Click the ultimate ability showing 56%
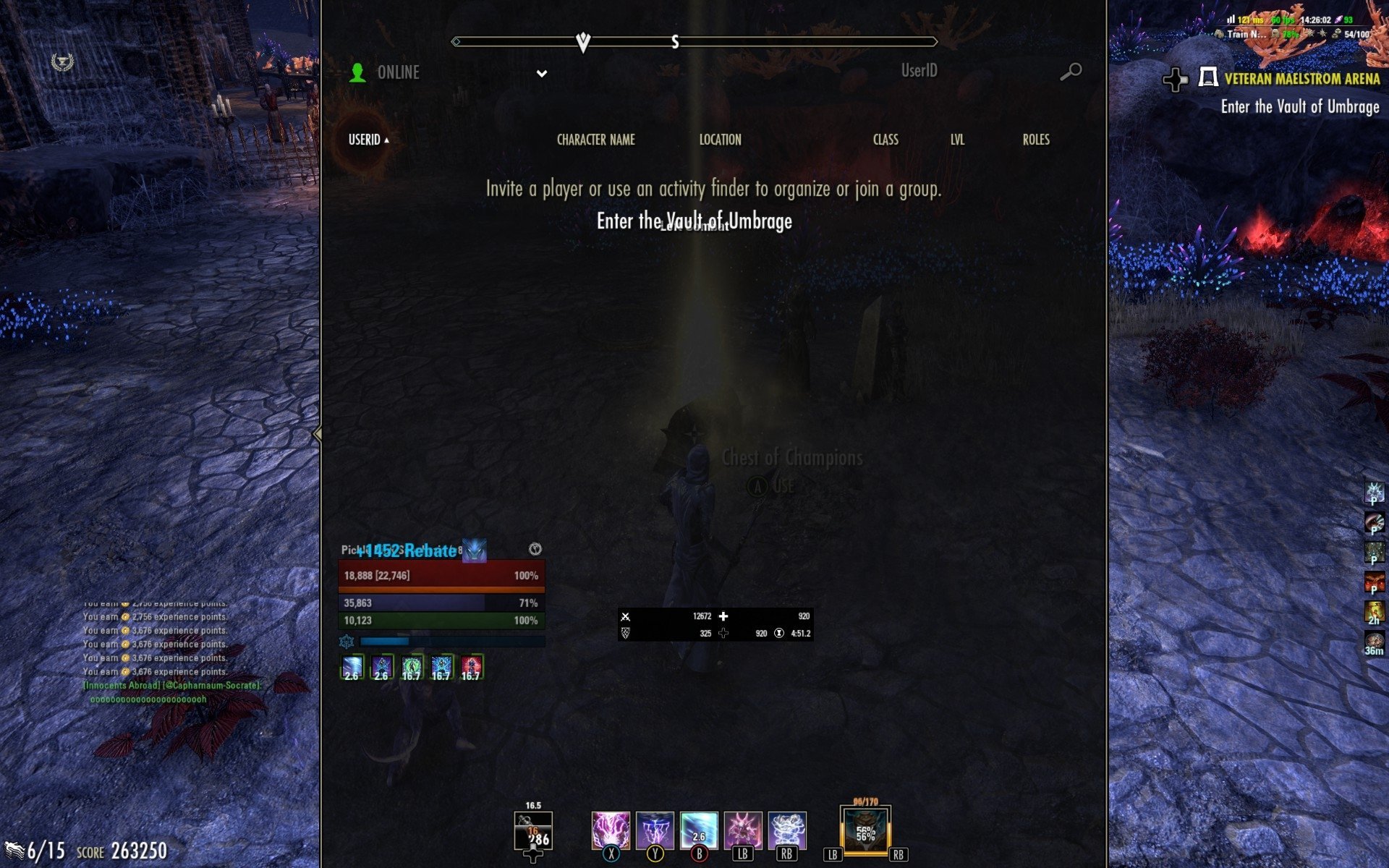 tap(865, 833)
